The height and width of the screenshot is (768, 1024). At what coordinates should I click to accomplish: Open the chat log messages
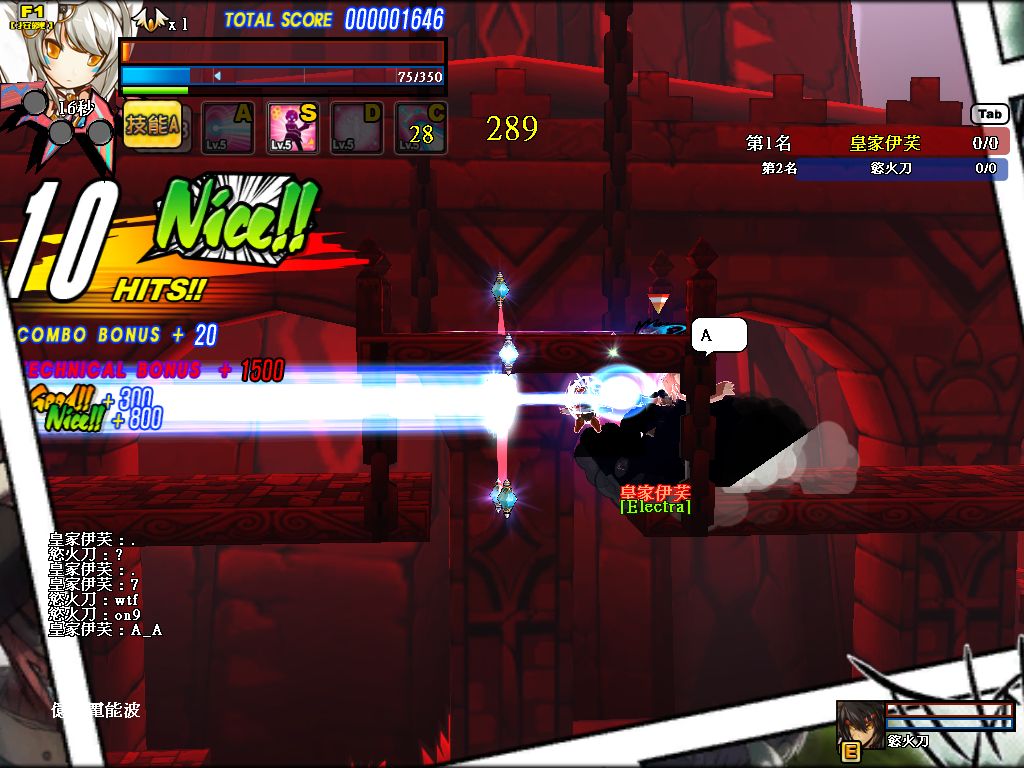105,584
